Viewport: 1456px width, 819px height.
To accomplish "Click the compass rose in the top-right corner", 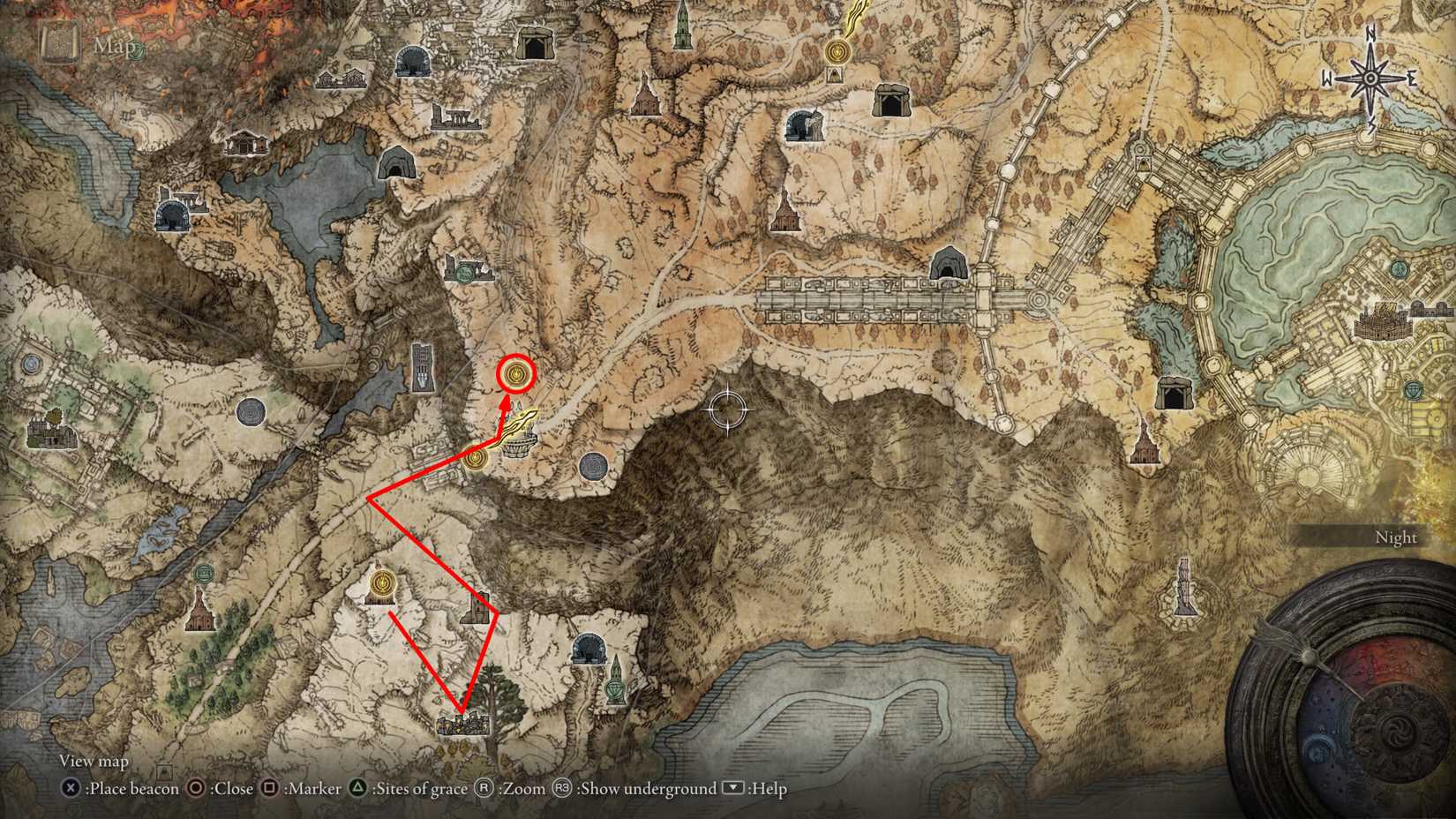I will pyautogui.click(x=1370, y=78).
